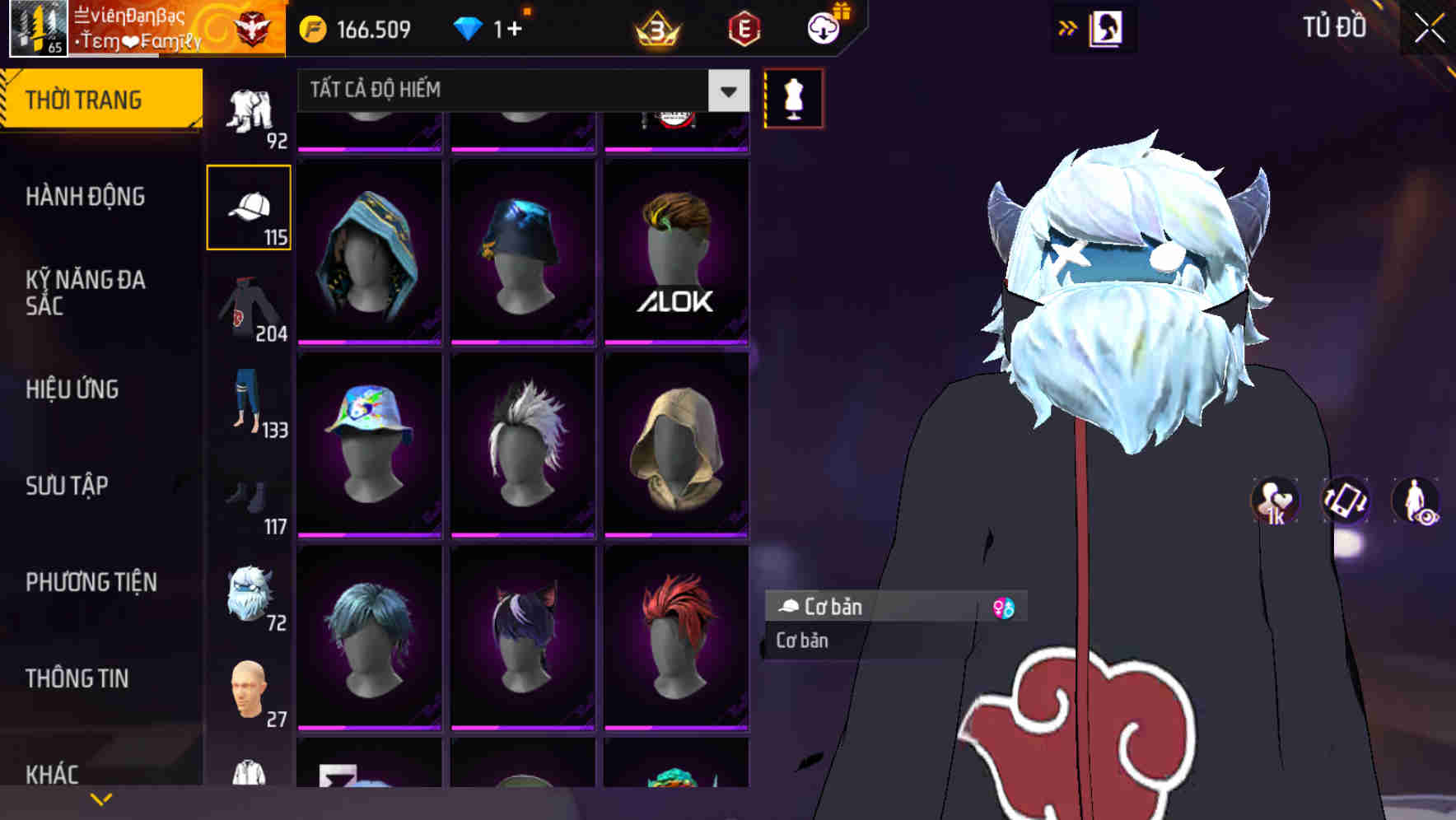Open the shoes category icon showing 117
The width and height of the screenshot is (1456, 820).
[249, 502]
